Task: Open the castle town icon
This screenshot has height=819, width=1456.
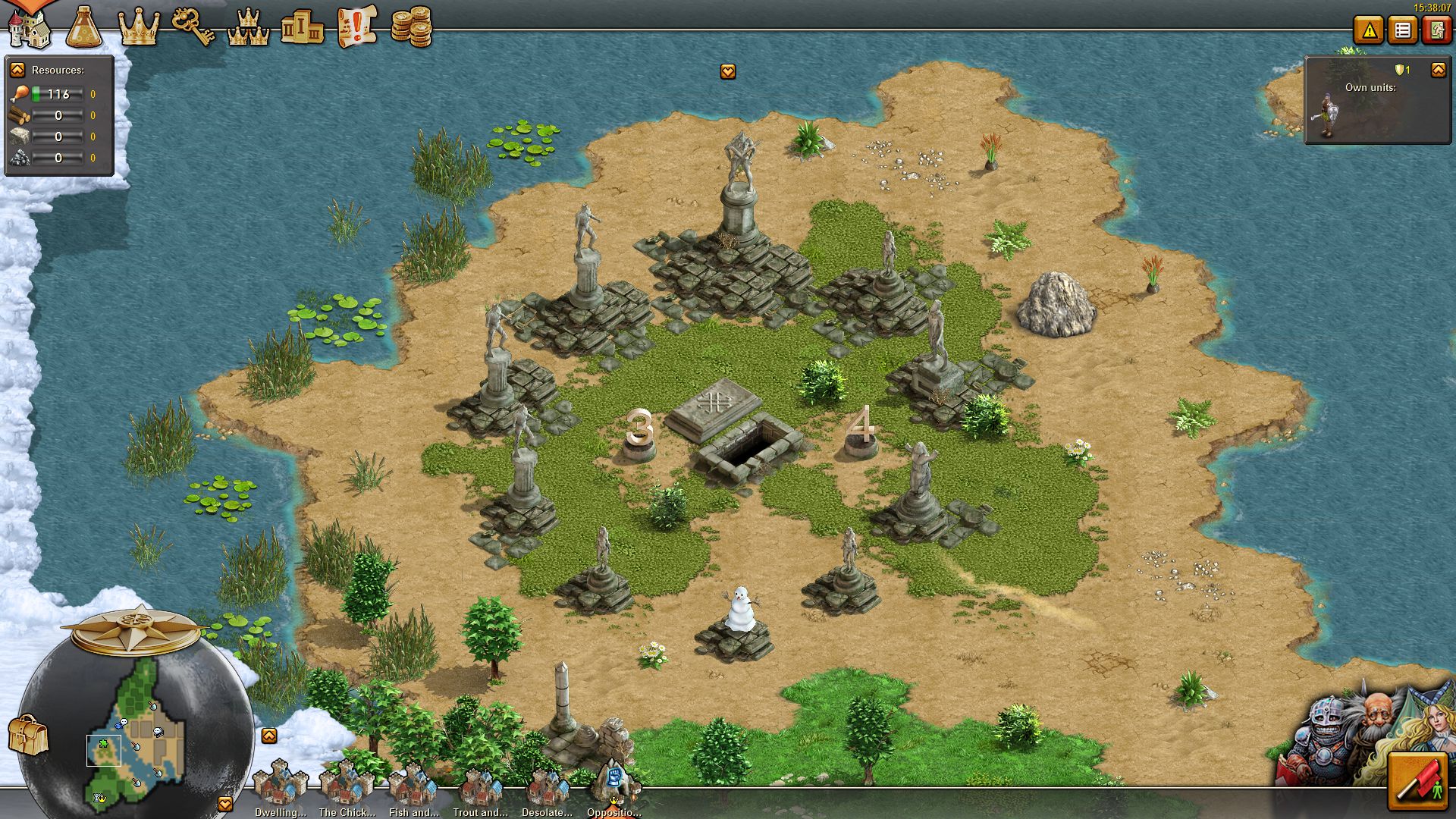Action: [x=29, y=27]
